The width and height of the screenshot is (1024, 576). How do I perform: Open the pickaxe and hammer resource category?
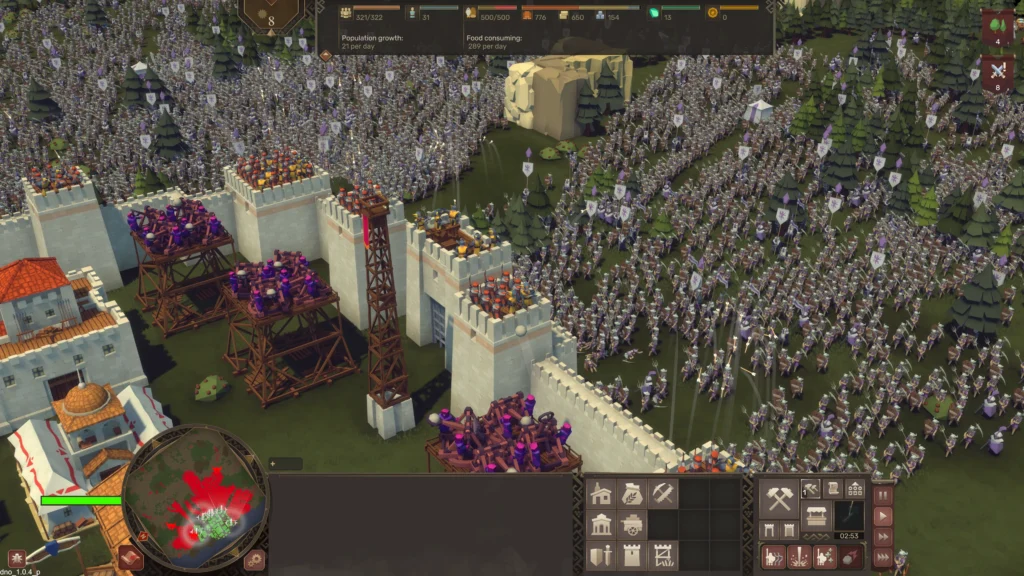coord(663,493)
